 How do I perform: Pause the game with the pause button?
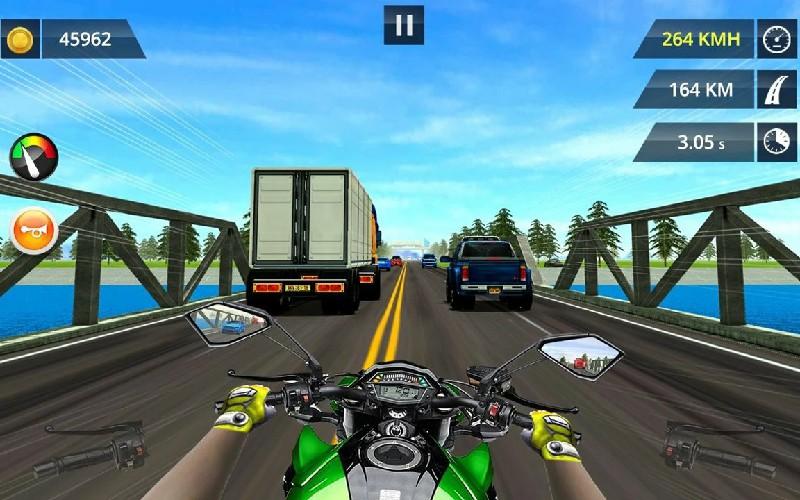coord(404,25)
